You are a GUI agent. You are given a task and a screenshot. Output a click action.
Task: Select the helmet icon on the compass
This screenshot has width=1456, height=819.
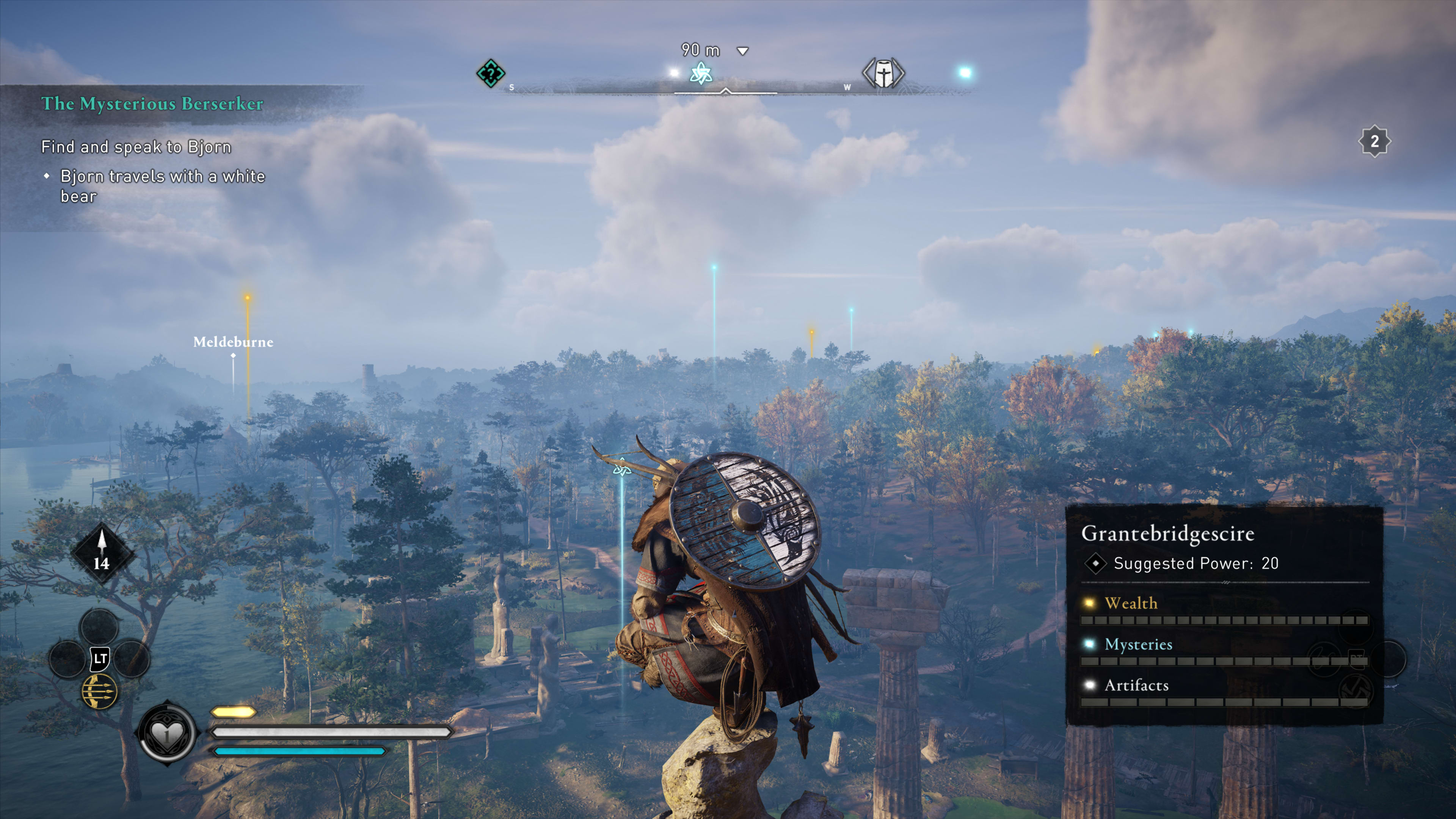(883, 74)
